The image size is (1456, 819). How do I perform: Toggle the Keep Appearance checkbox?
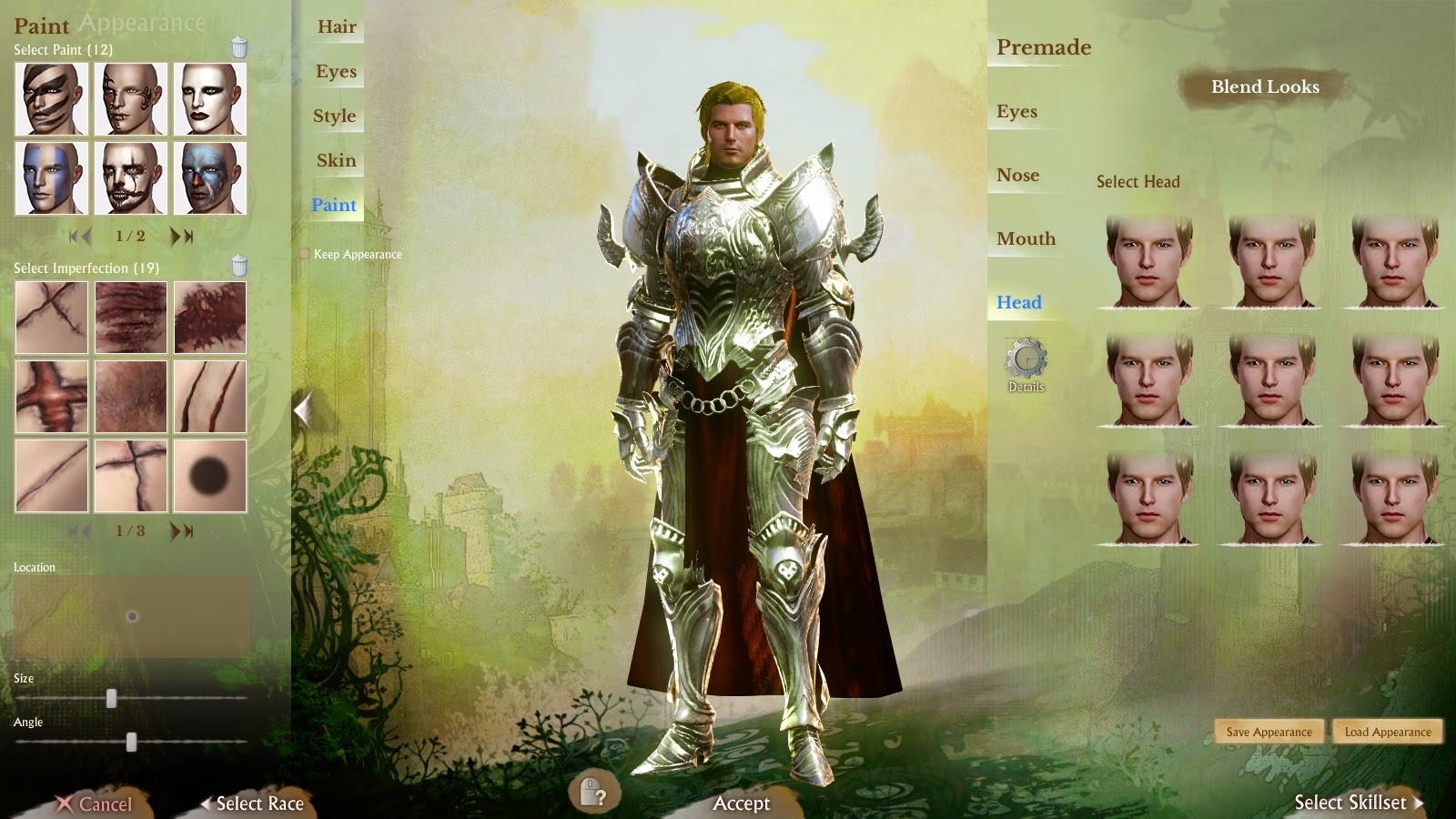click(x=304, y=254)
